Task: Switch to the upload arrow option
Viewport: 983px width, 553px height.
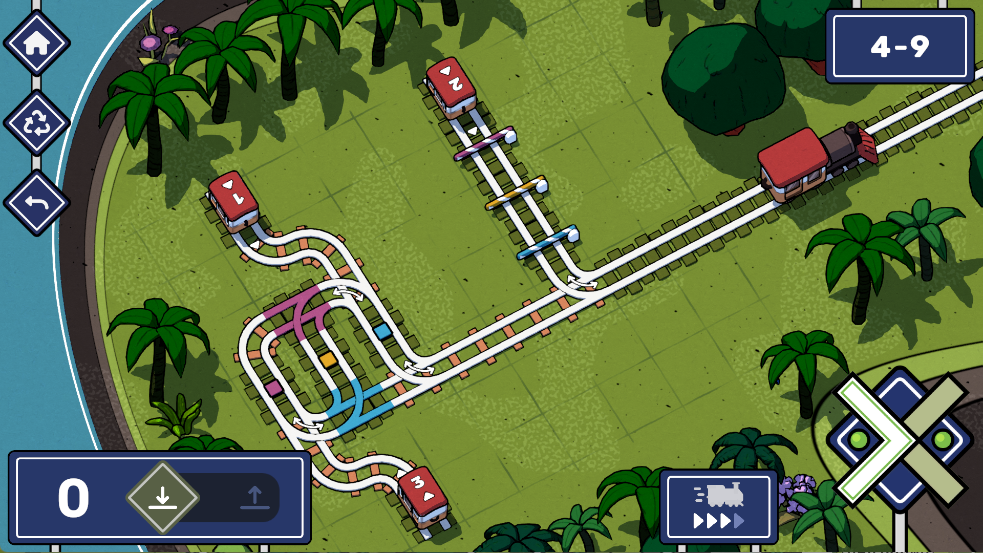Action: pos(253,496)
